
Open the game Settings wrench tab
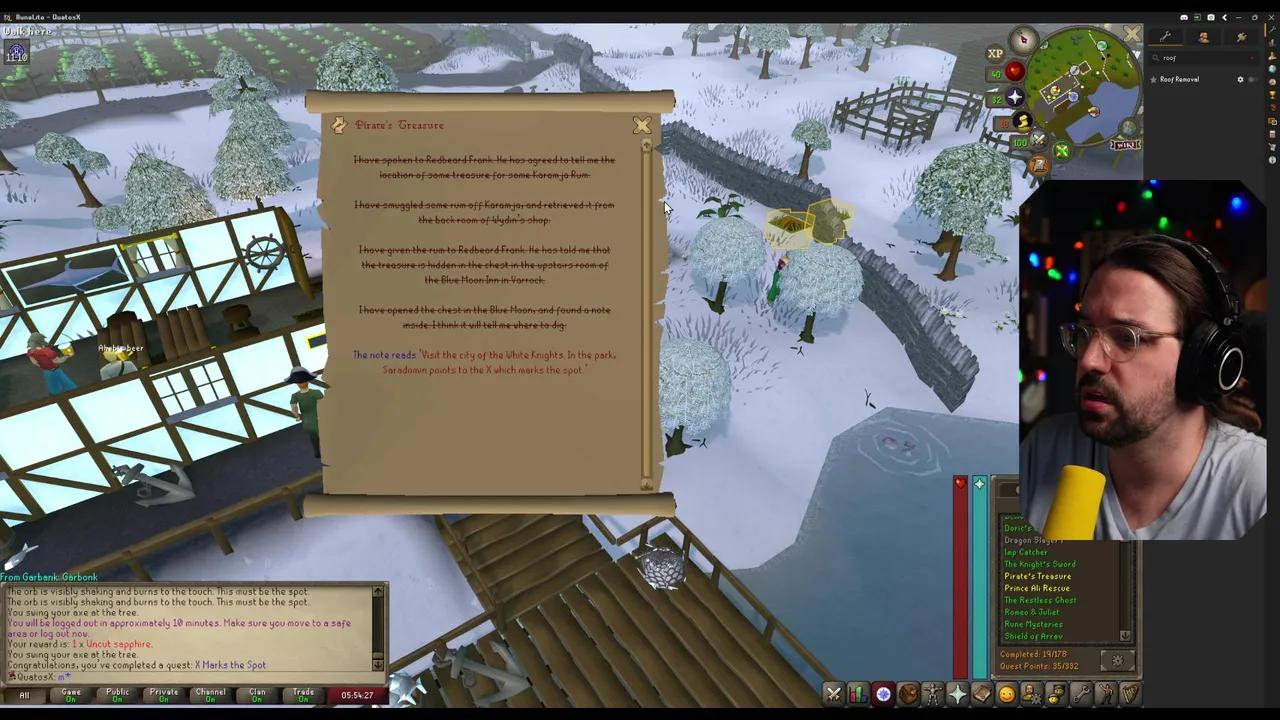(x=1083, y=692)
